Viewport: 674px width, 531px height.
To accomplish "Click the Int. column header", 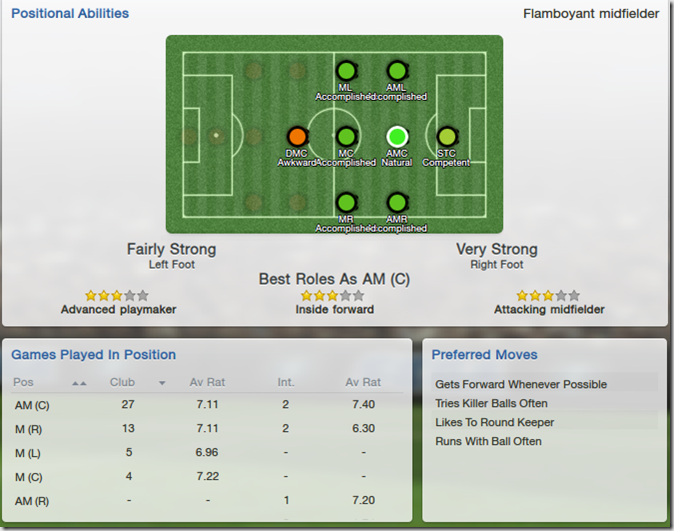I will pyautogui.click(x=285, y=382).
